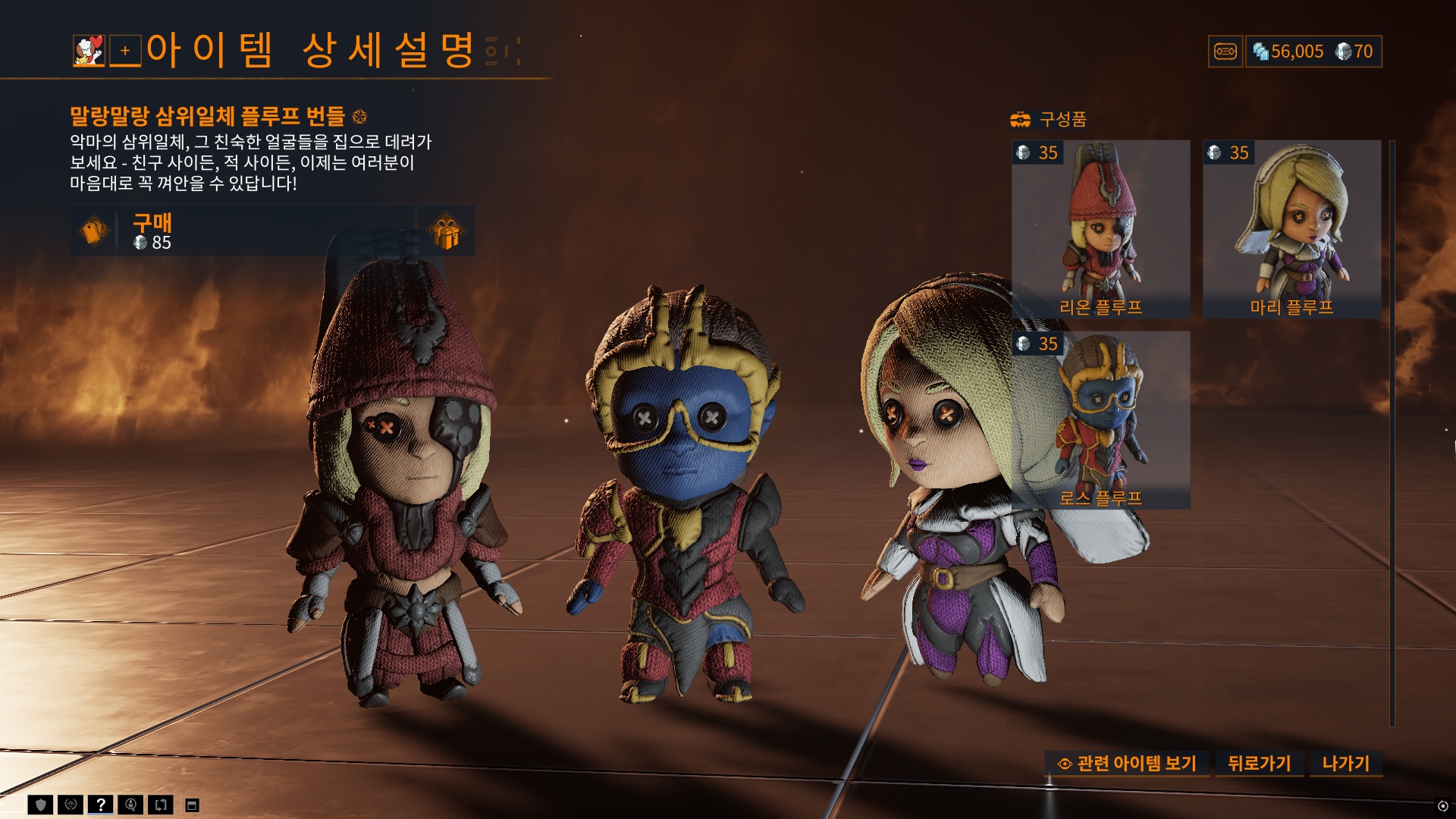Viewport: 1456px width, 819px height.
Task: Open the question mark help icon
Action: coord(100,805)
